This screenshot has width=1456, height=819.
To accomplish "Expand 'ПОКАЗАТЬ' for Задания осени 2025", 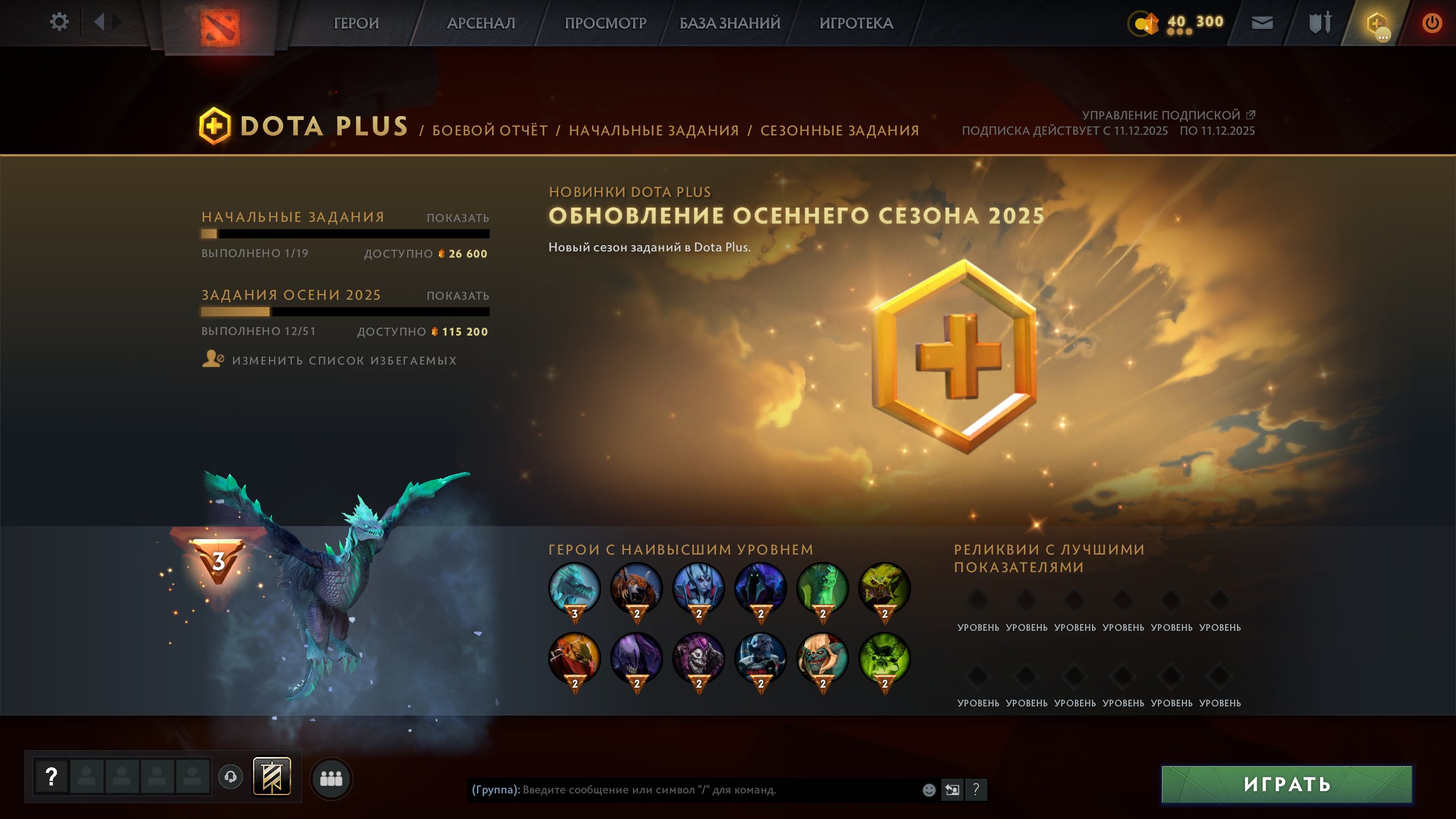I will coord(458,295).
